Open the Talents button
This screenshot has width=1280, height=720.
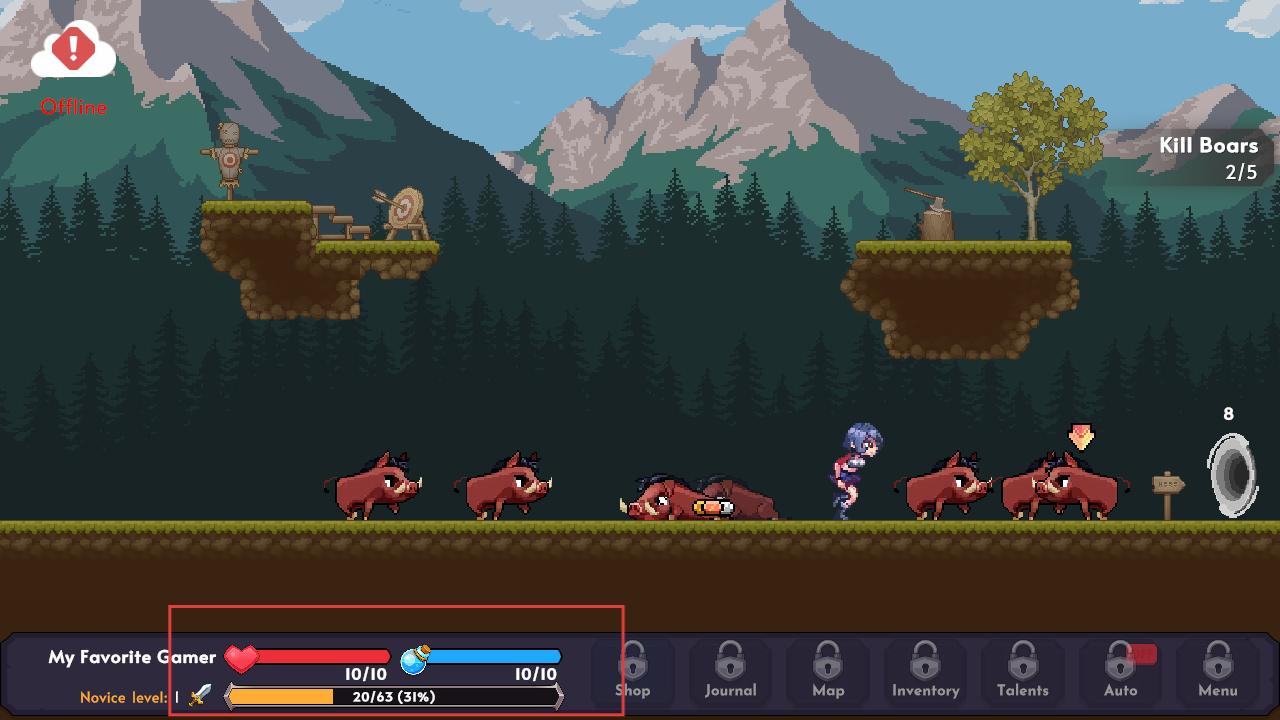tap(1022, 672)
